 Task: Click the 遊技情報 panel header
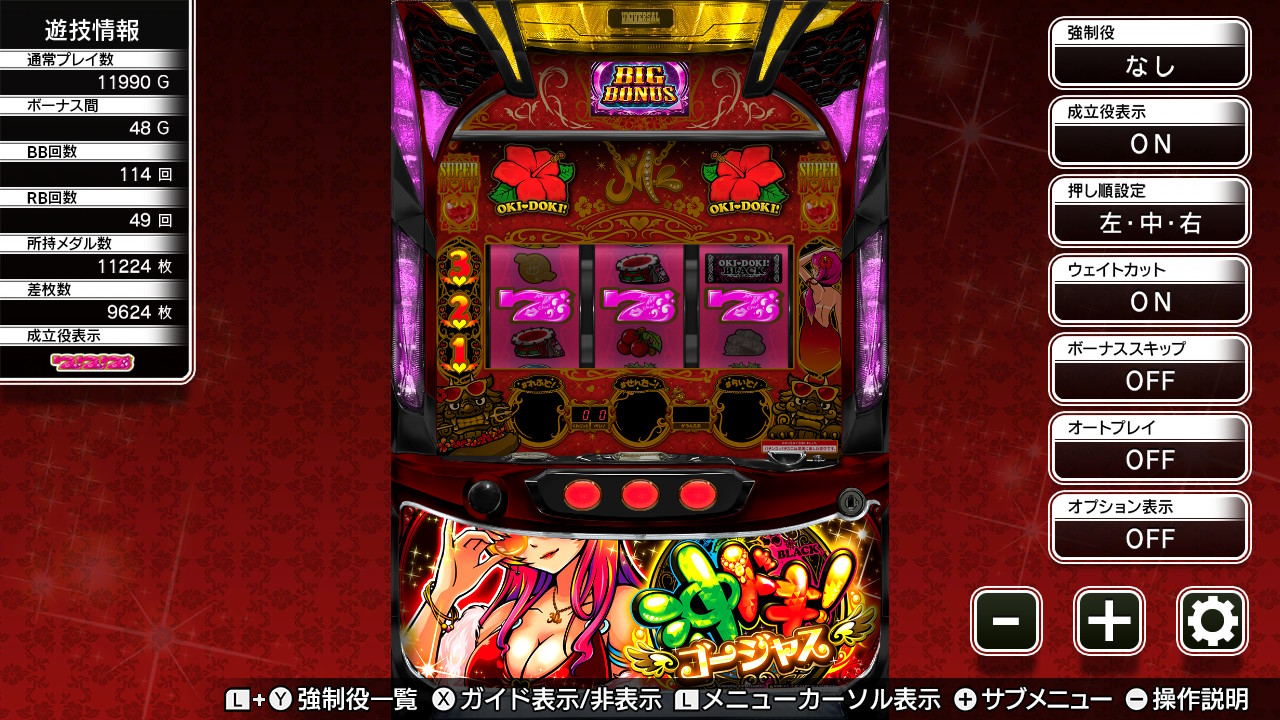92,32
